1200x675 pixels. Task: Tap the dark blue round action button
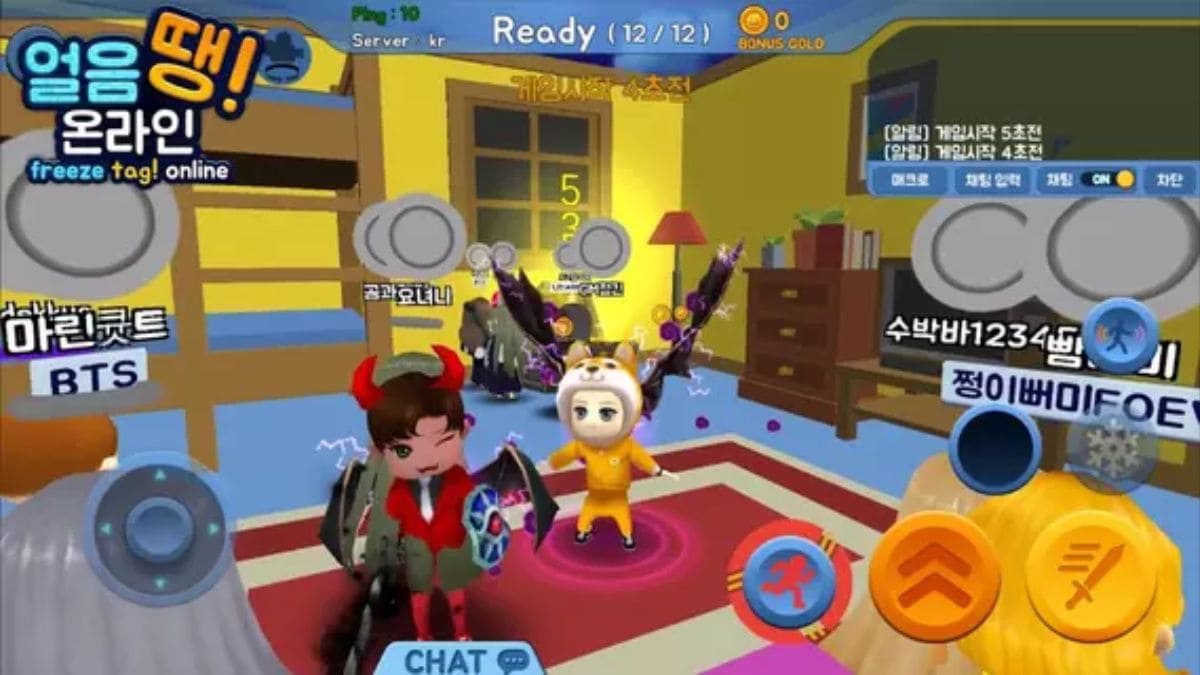[995, 448]
